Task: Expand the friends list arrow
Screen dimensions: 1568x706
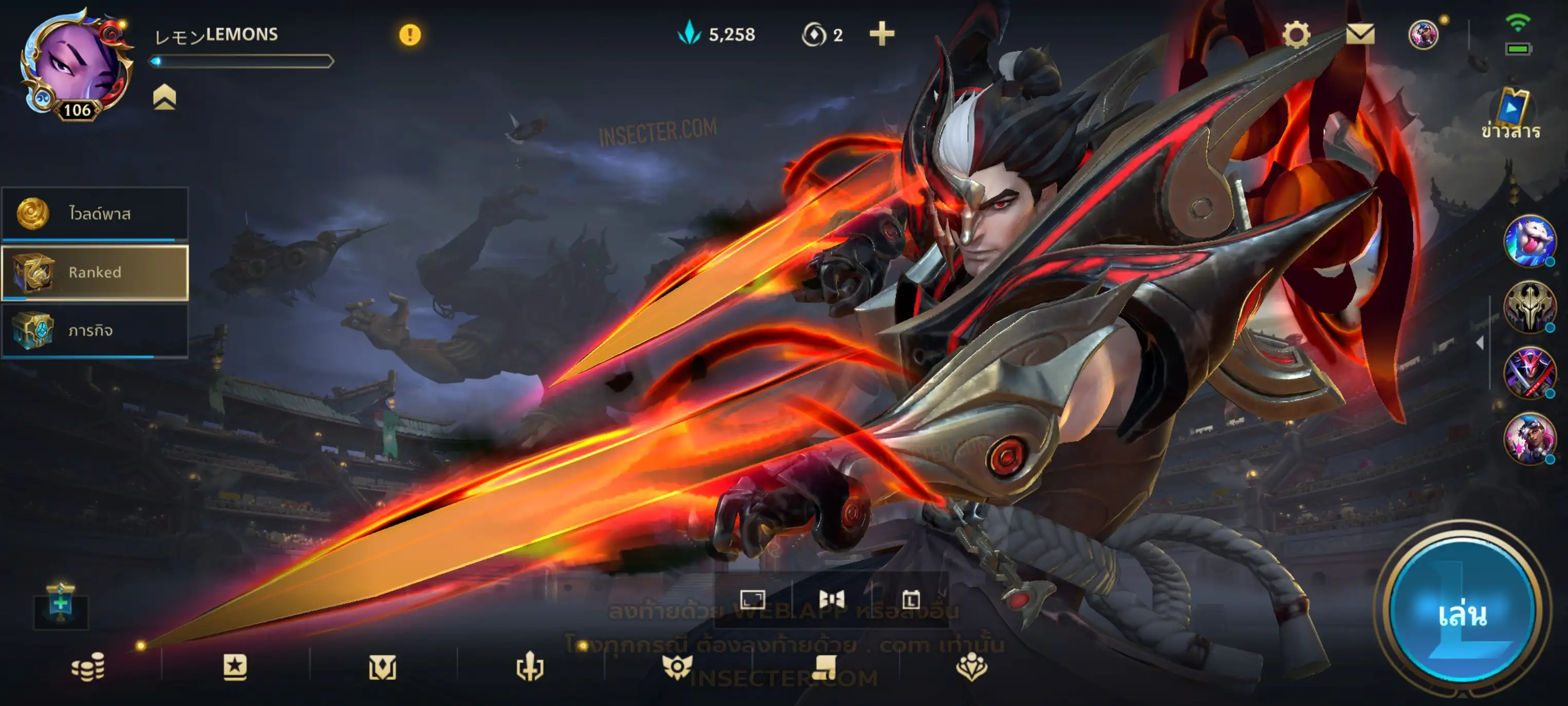Action: click(x=1480, y=343)
